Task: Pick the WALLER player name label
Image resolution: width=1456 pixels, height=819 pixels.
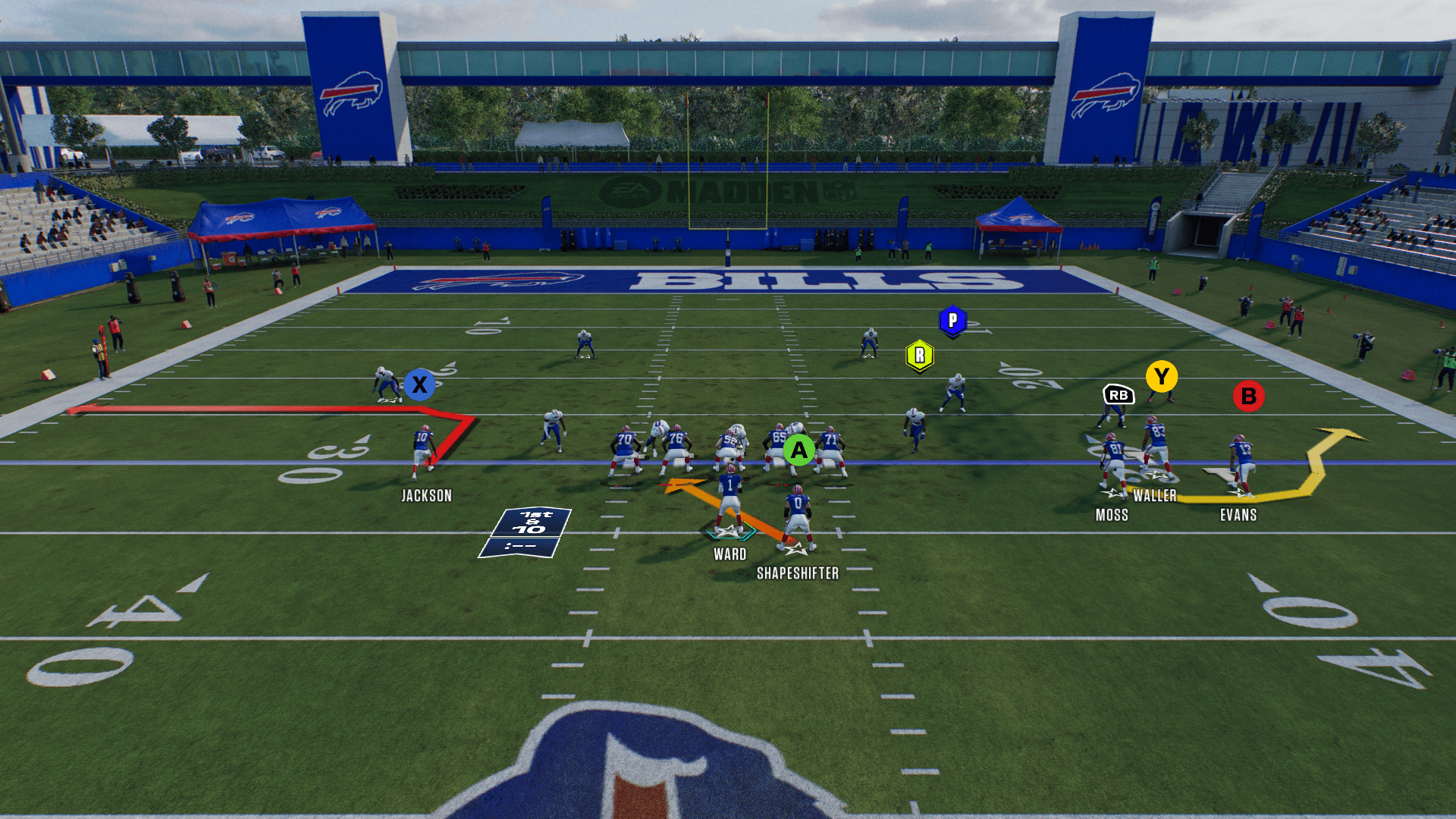Action: click(x=1154, y=496)
